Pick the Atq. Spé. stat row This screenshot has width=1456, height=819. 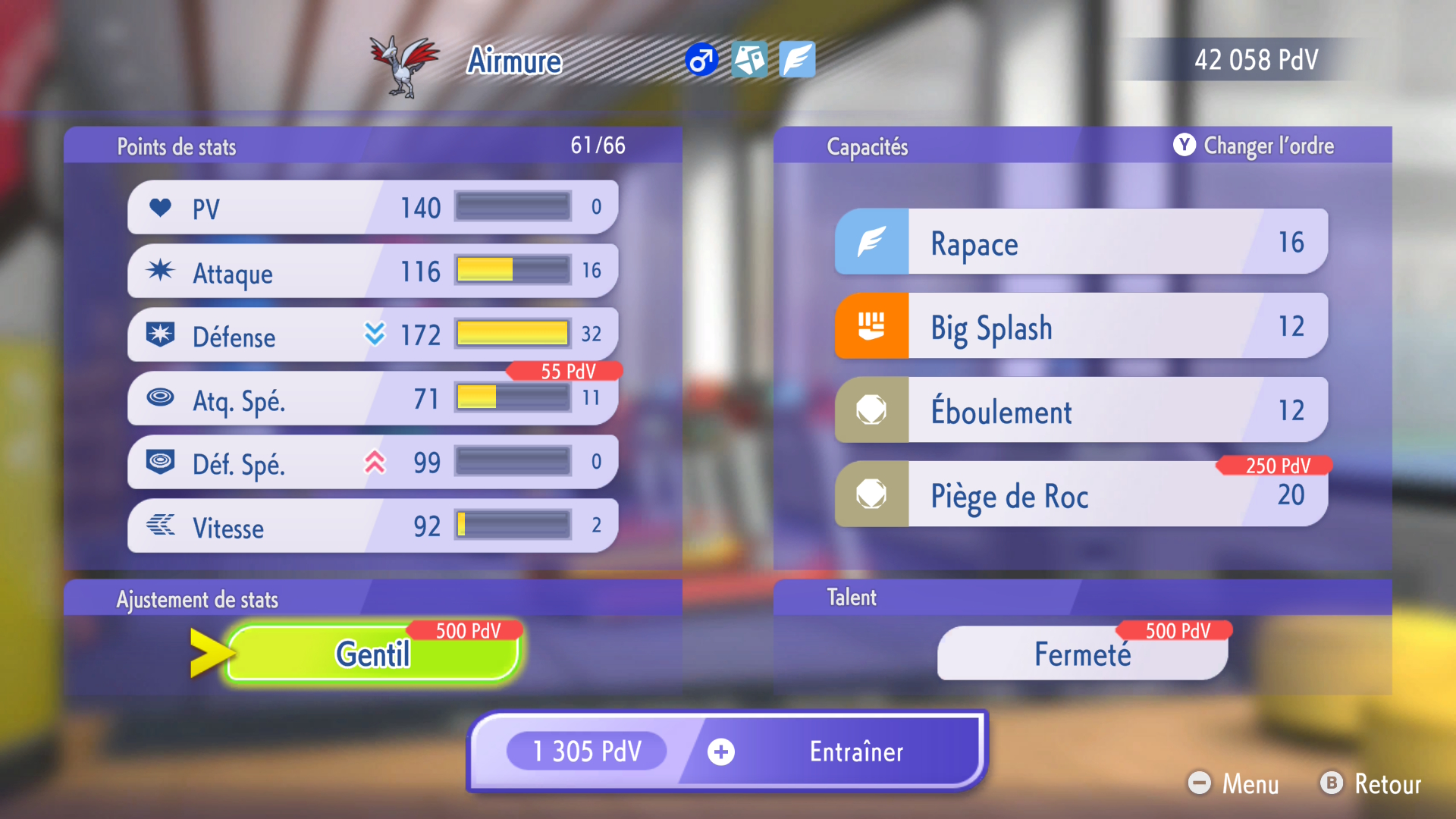pyautogui.click(x=372, y=398)
